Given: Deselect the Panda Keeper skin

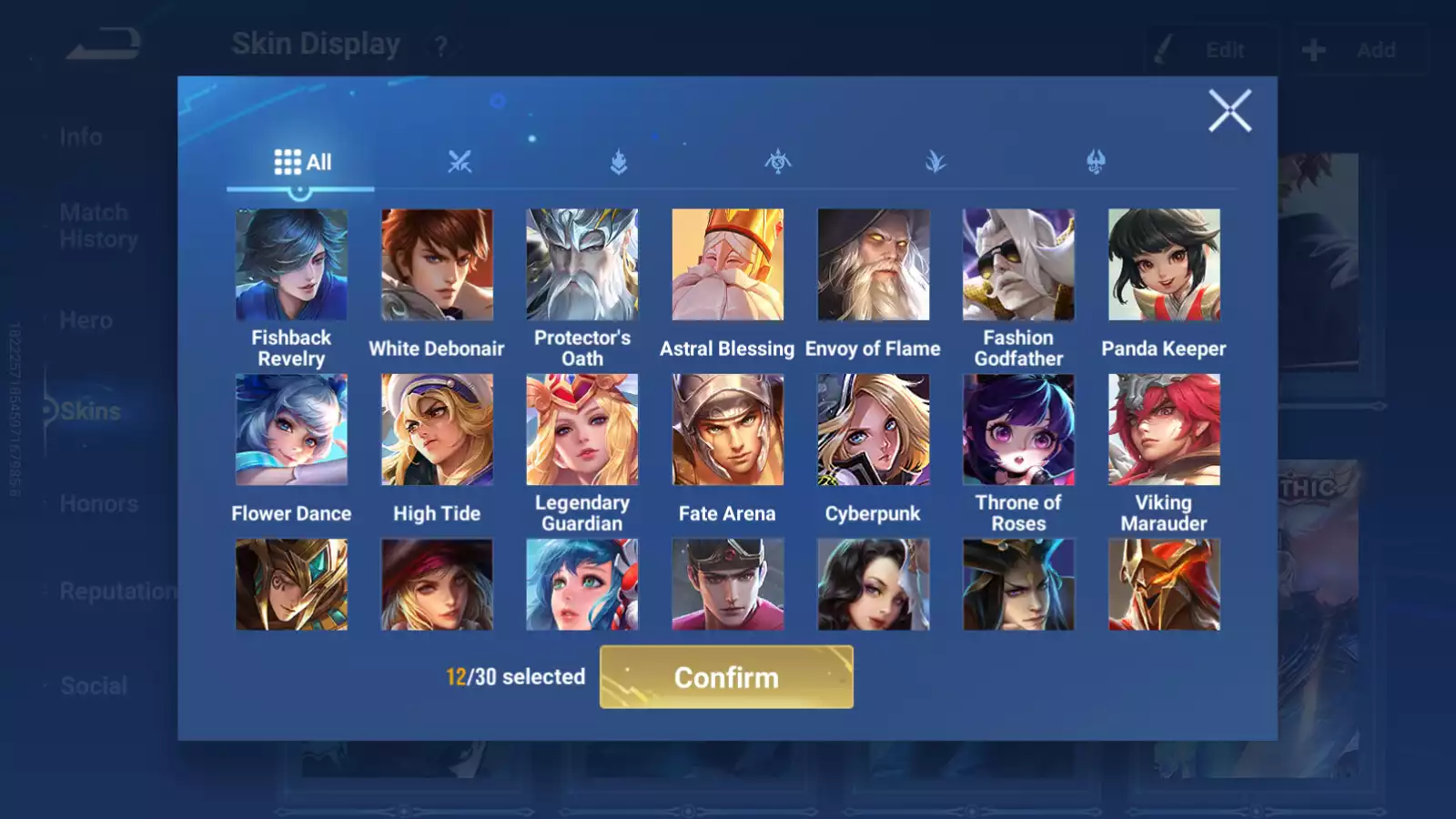Looking at the screenshot, I should tap(1164, 264).
